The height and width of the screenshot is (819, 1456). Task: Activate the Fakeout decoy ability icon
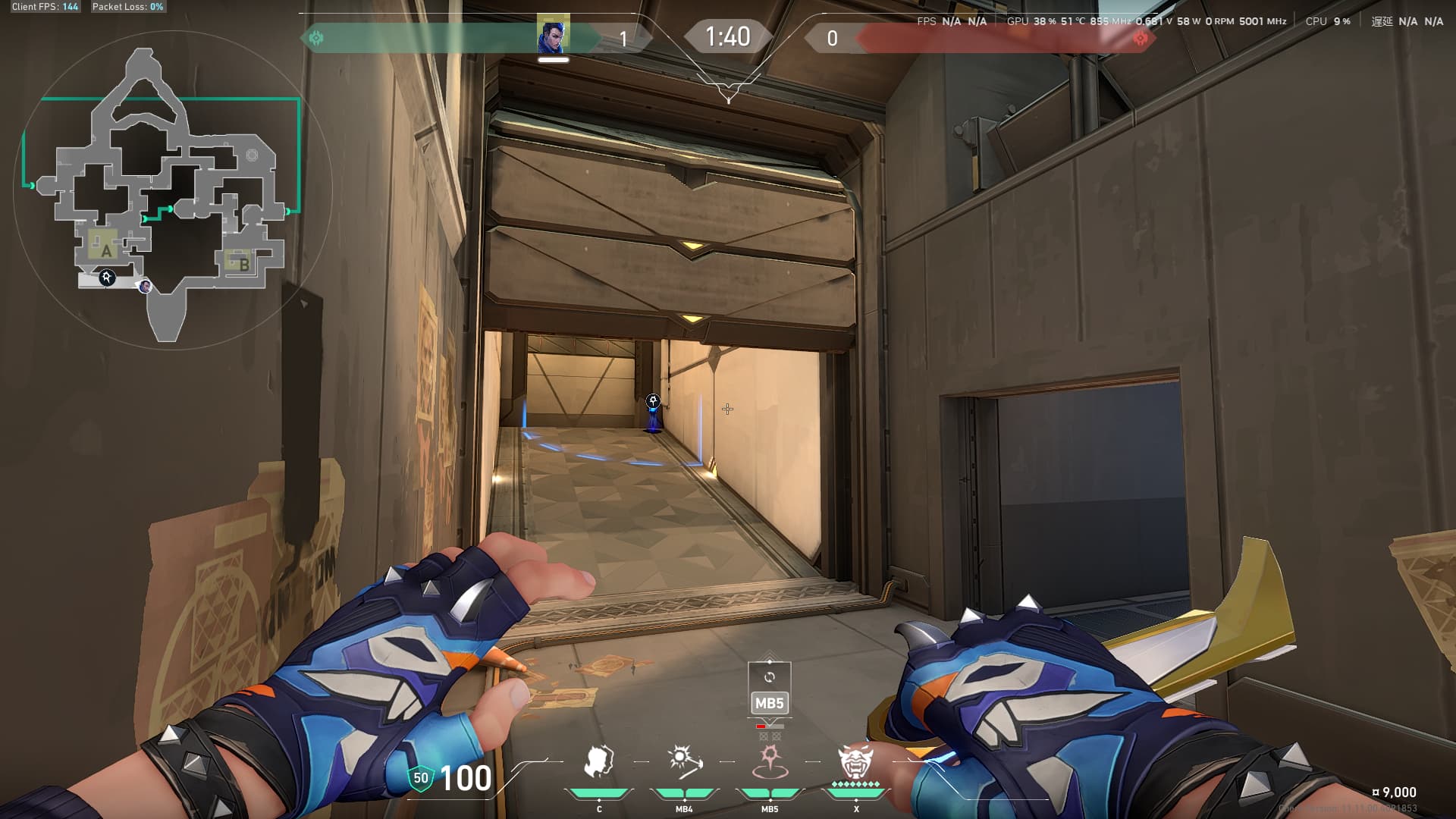[x=598, y=761]
